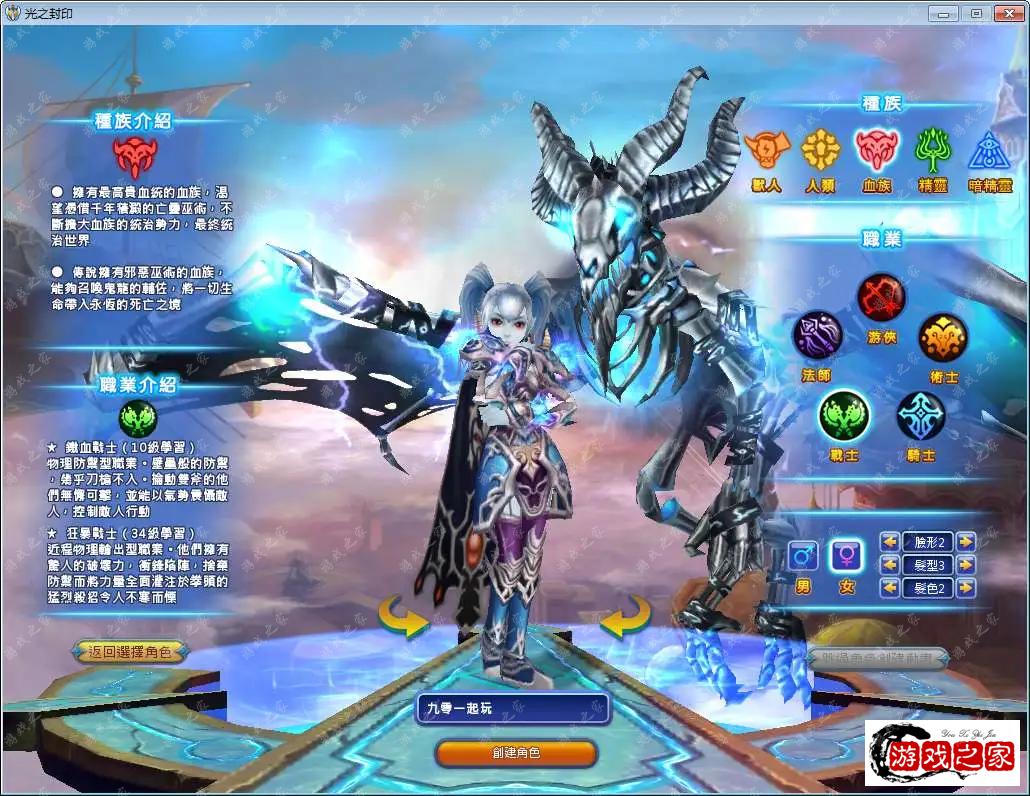Switch gender to 男 (male)
This screenshot has height=796, width=1030.
[x=802, y=556]
